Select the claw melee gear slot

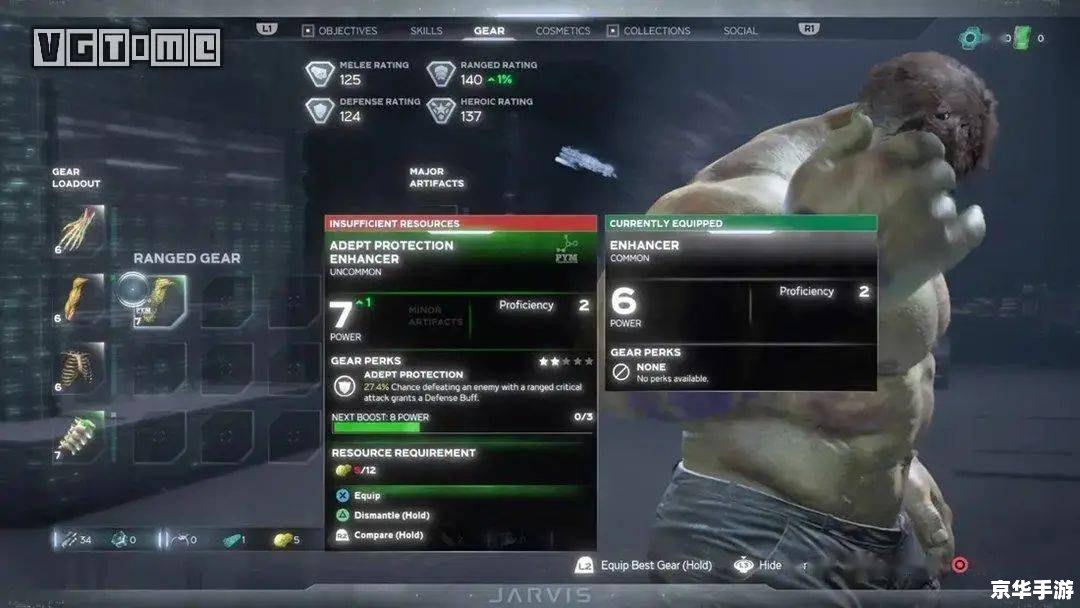coord(78,230)
